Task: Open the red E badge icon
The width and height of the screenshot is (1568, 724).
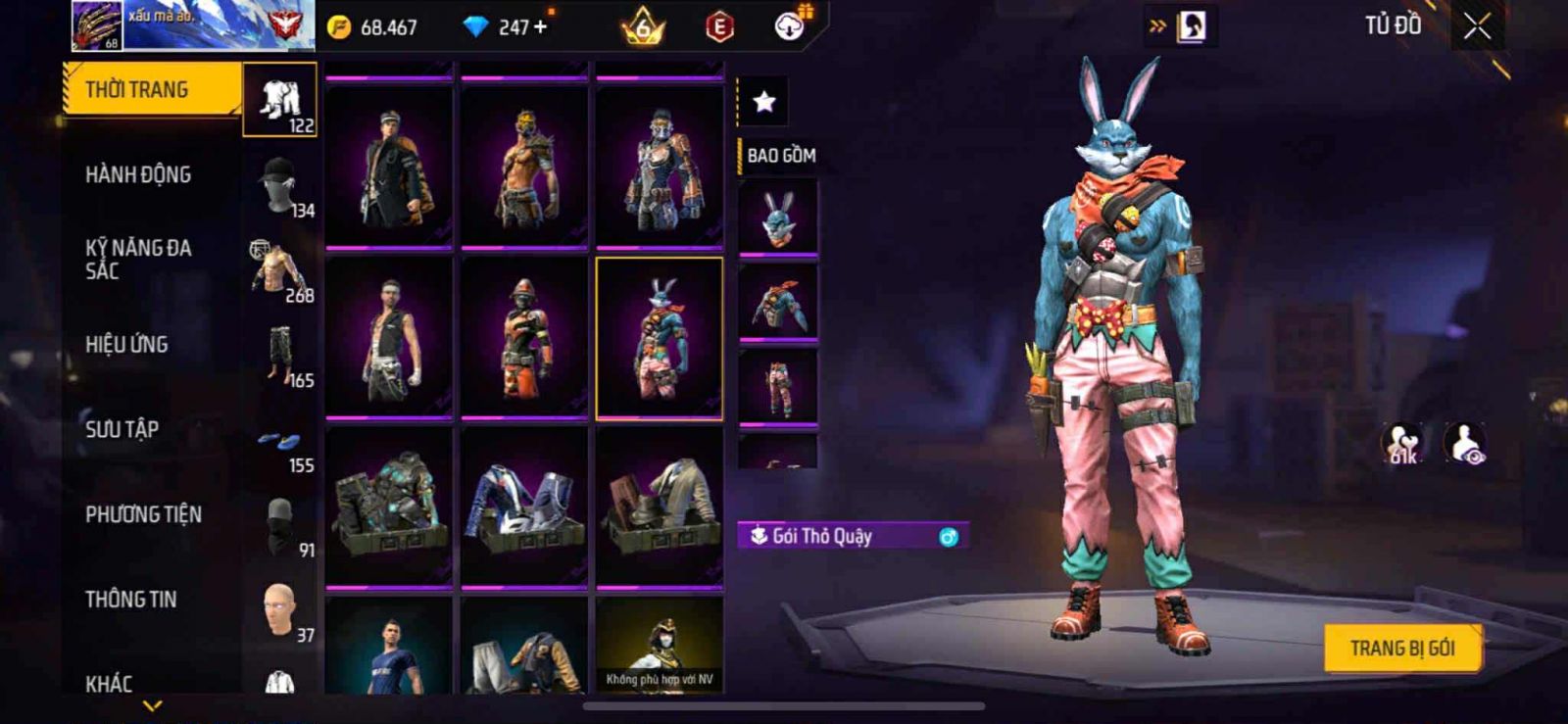Action: 719,27
